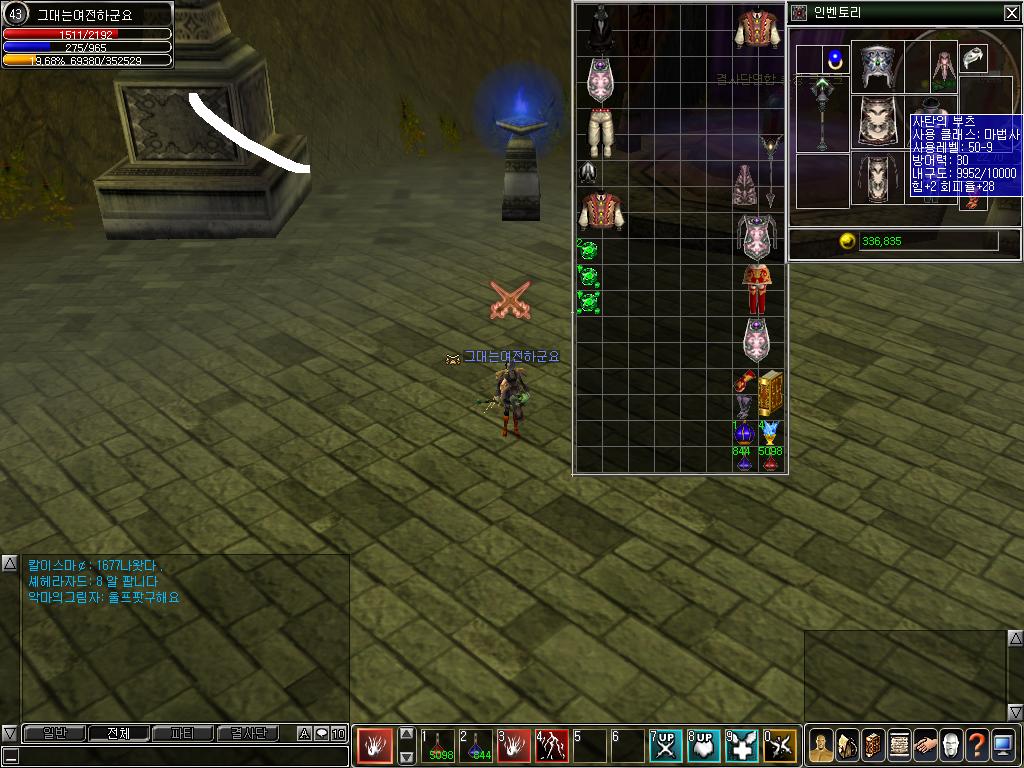Viewport: 1024px width, 768px height.
Task: Open the monitor icon system options button
Action: 1003,745
